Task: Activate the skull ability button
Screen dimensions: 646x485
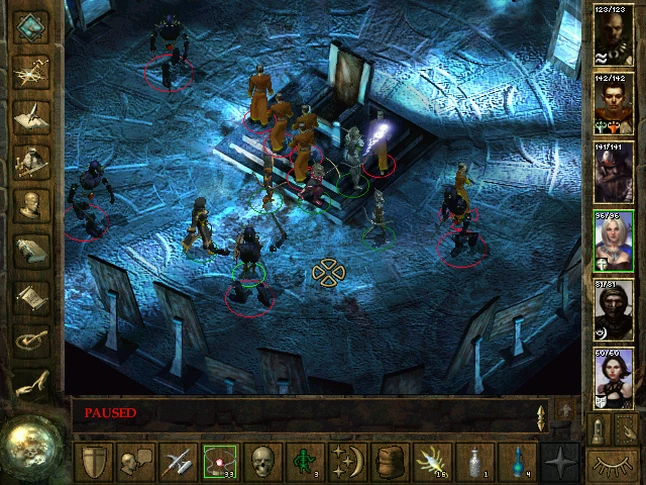Action: coord(261,463)
